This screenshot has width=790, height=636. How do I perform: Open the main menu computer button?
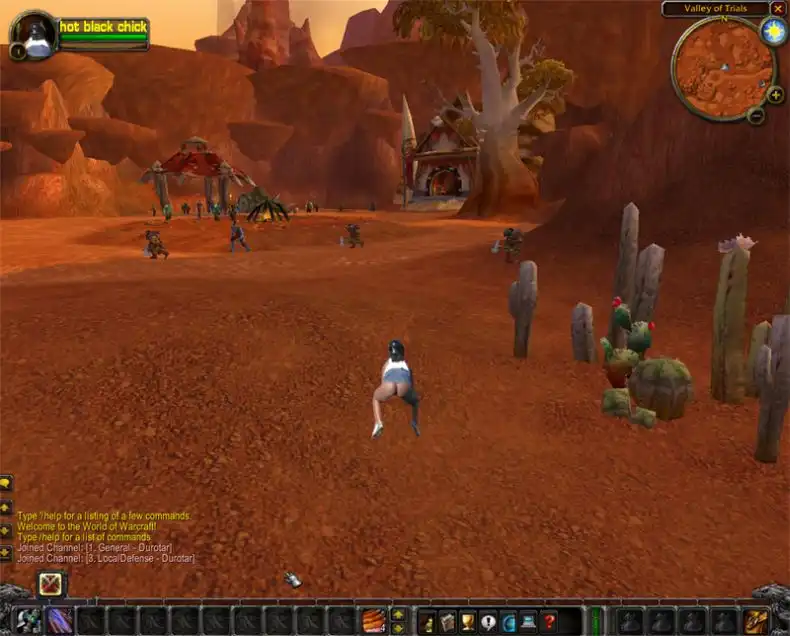point(528,621)
